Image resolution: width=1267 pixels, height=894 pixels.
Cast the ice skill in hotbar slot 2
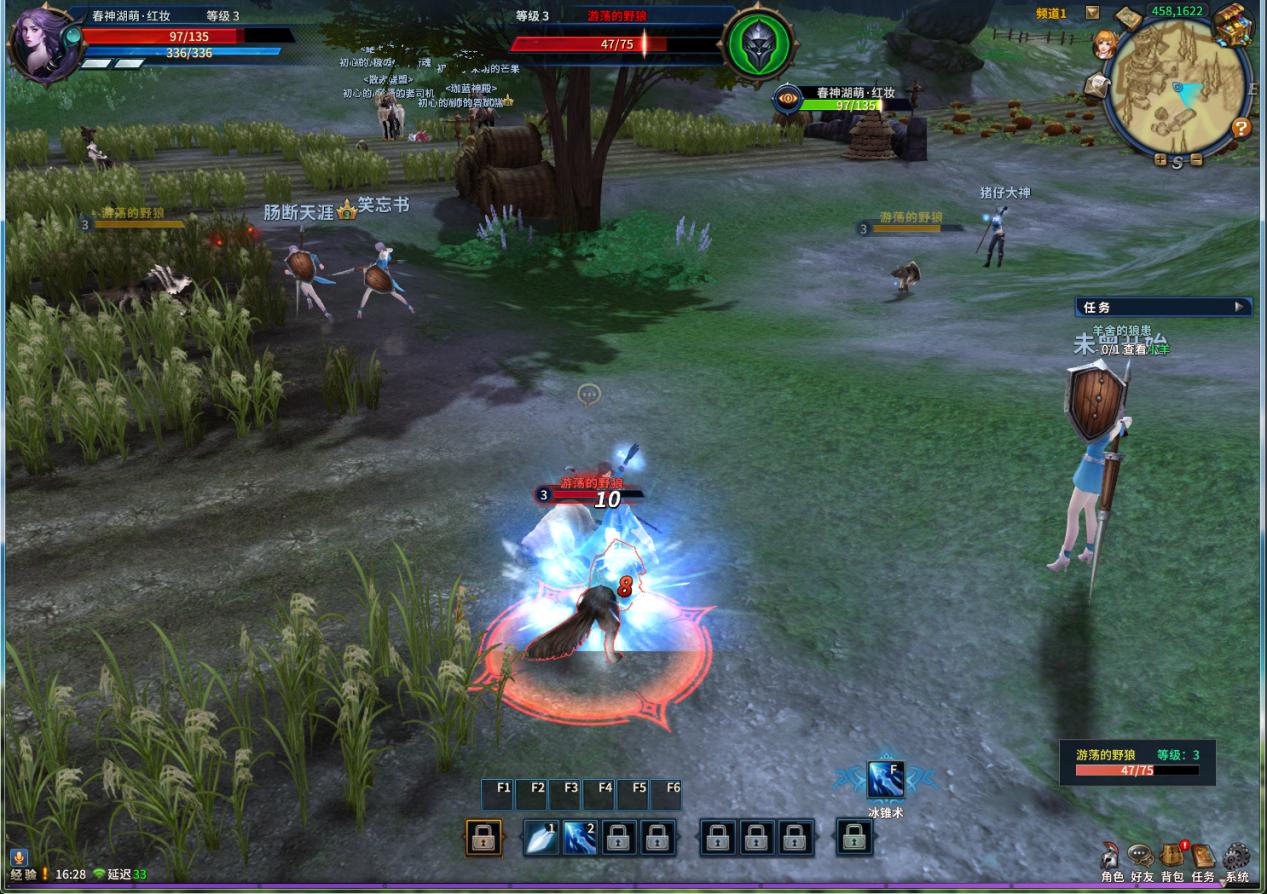[x=579, y=838]
